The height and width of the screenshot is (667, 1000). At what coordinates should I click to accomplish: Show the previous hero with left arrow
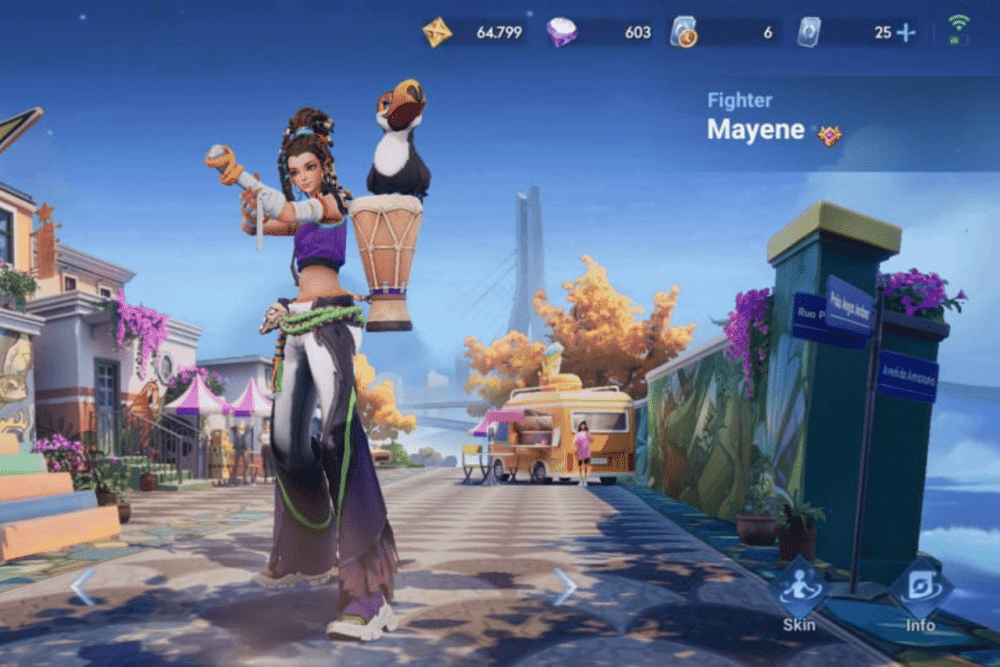(82, 587)
